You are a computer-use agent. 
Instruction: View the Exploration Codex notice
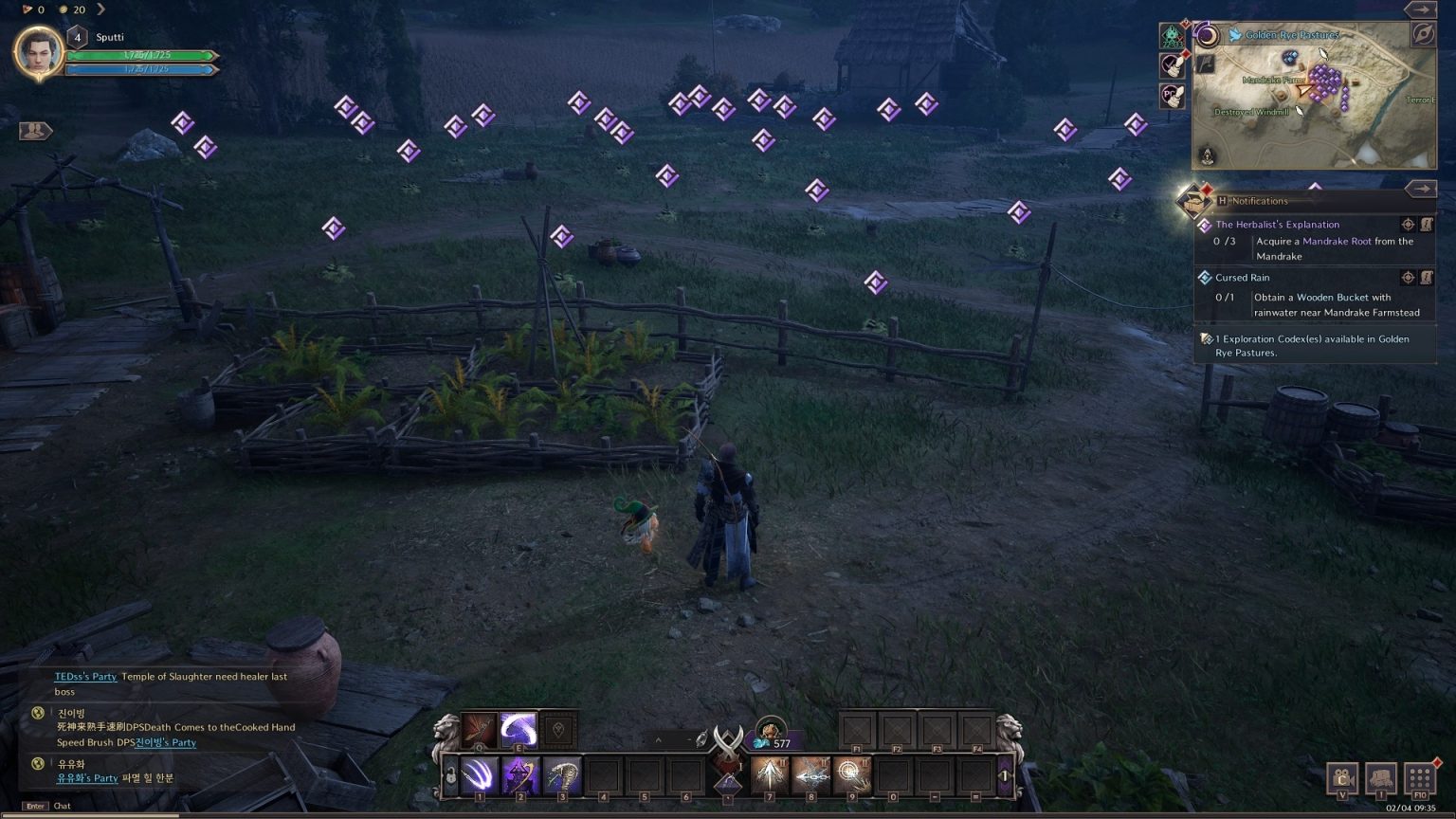pyautogui.click(x=1314, y=345)
